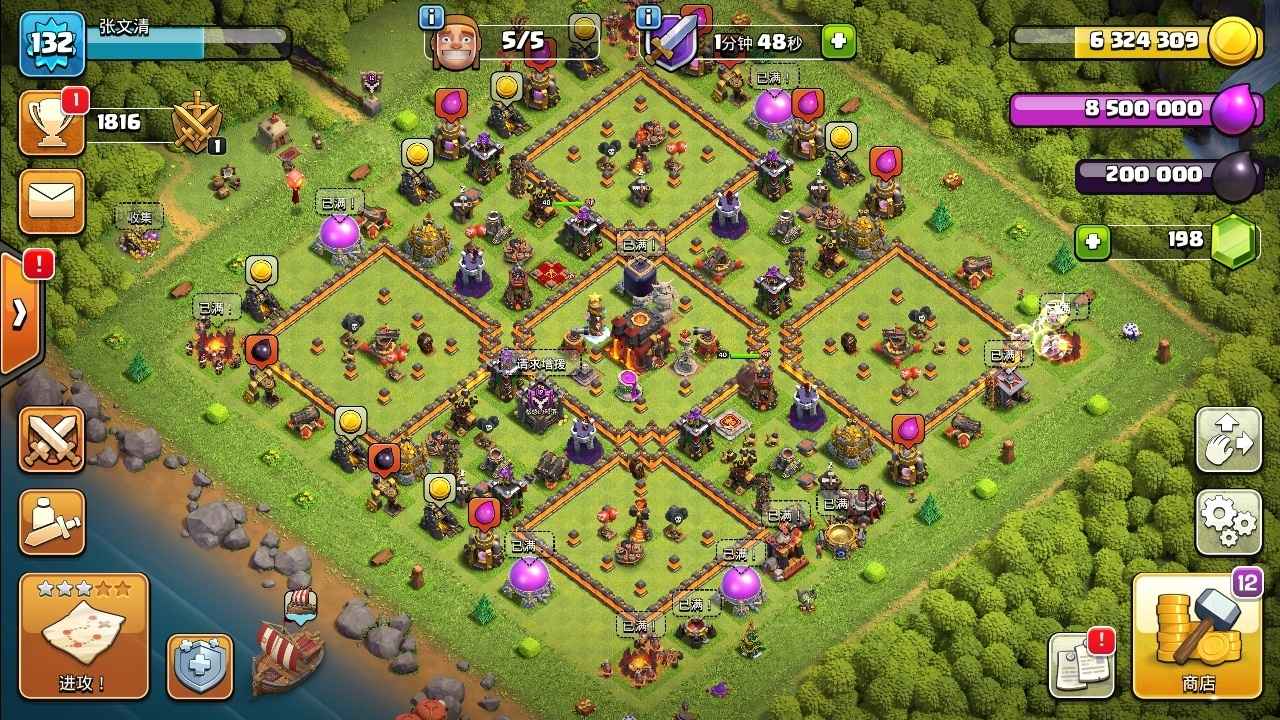Open the crossed swords clan war button

(51, 439)
